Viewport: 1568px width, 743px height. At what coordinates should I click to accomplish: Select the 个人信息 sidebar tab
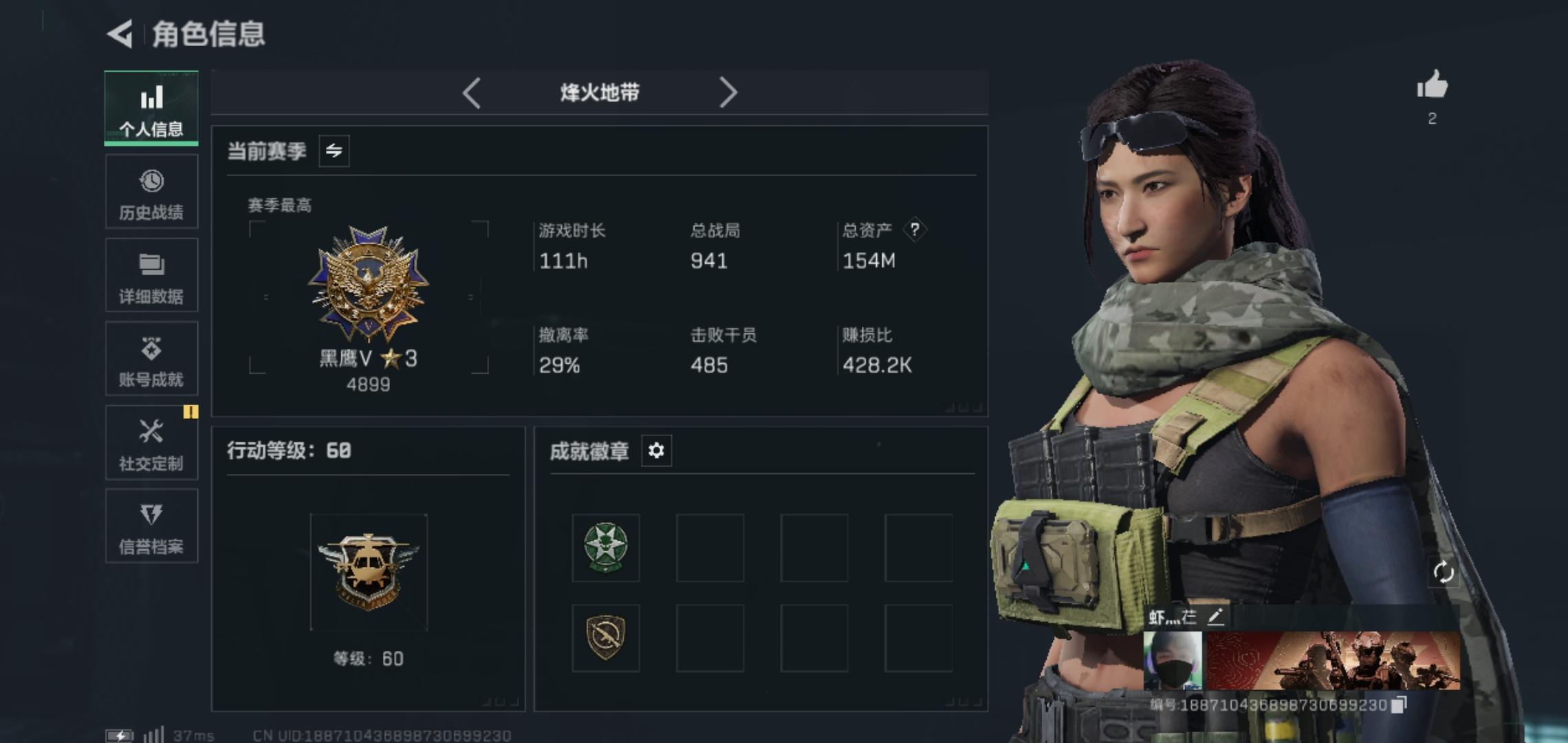[151, 108]
